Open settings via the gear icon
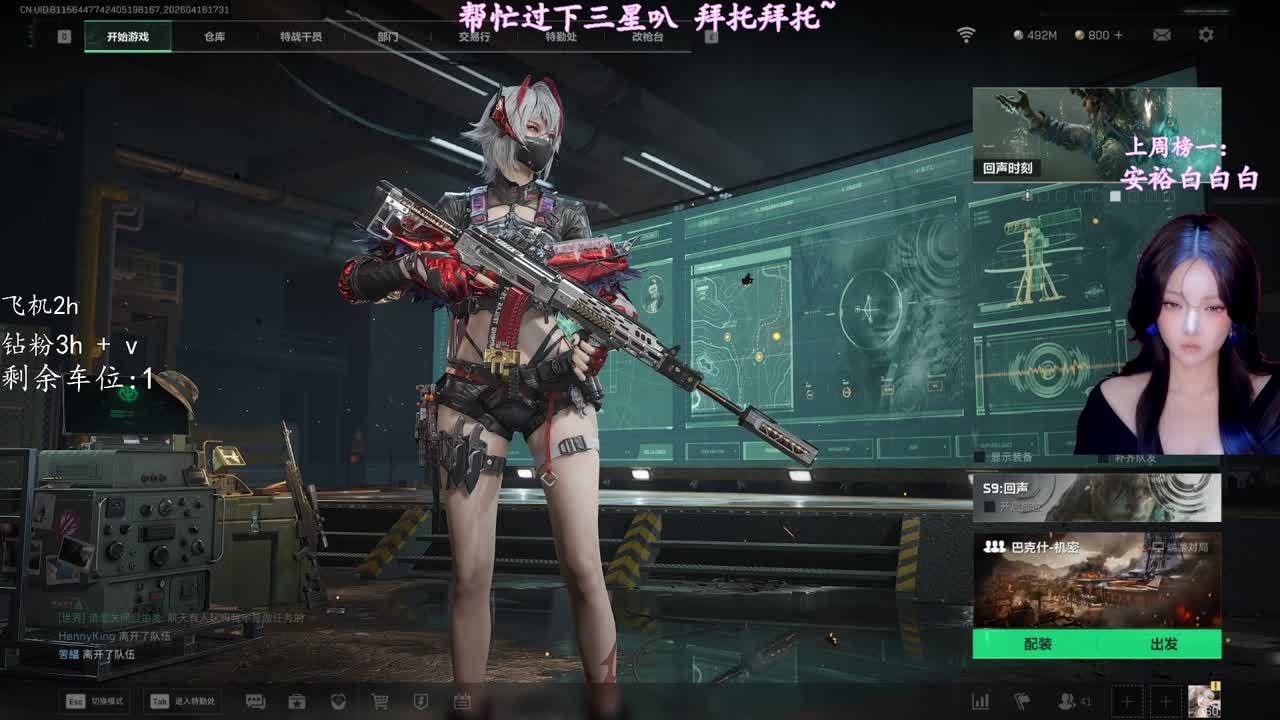This screenshot has height=720, width=1280. pyautogui.click(x=1206, y=35)
